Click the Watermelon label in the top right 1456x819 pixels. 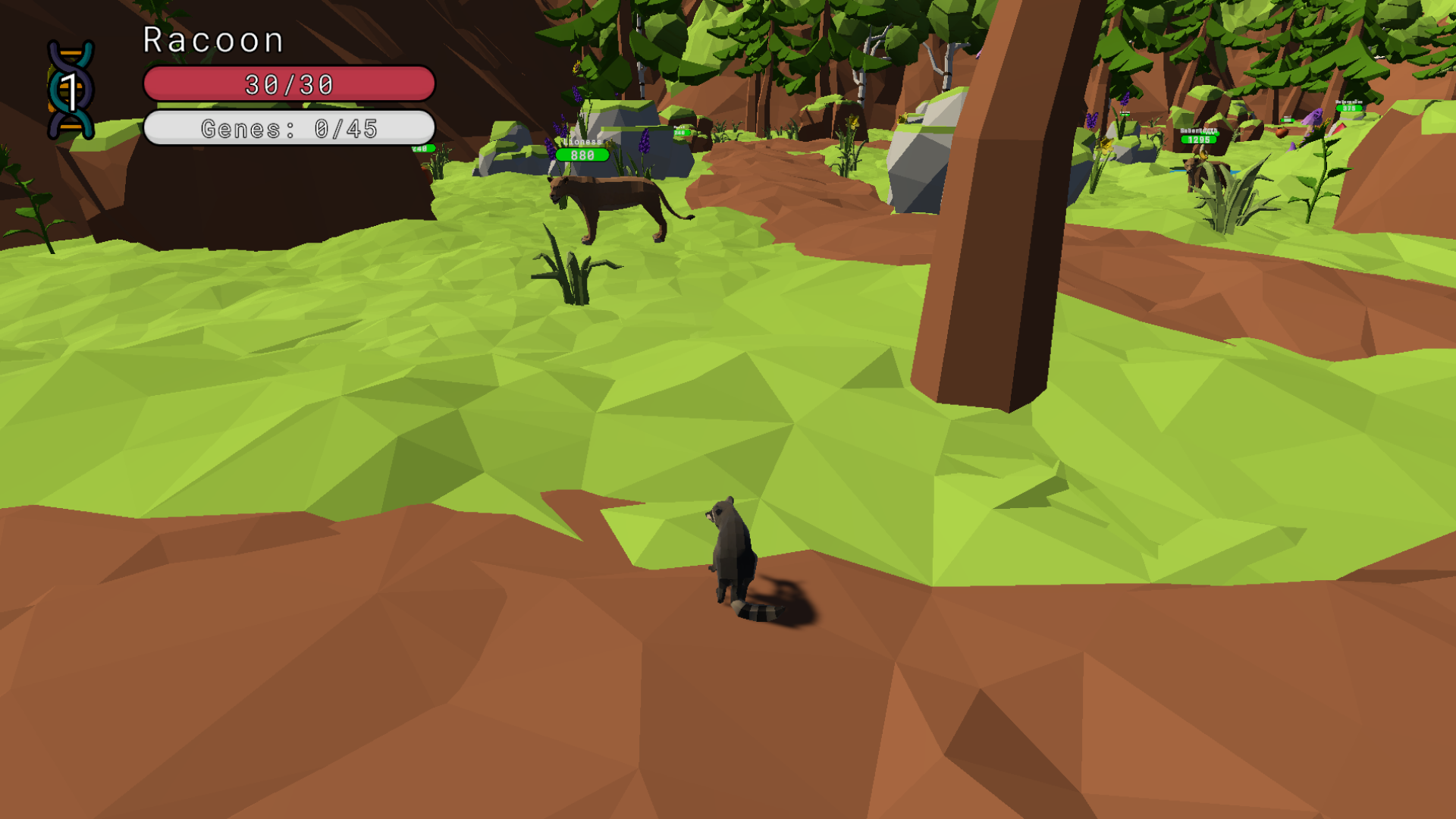(x=1348, y=100)
